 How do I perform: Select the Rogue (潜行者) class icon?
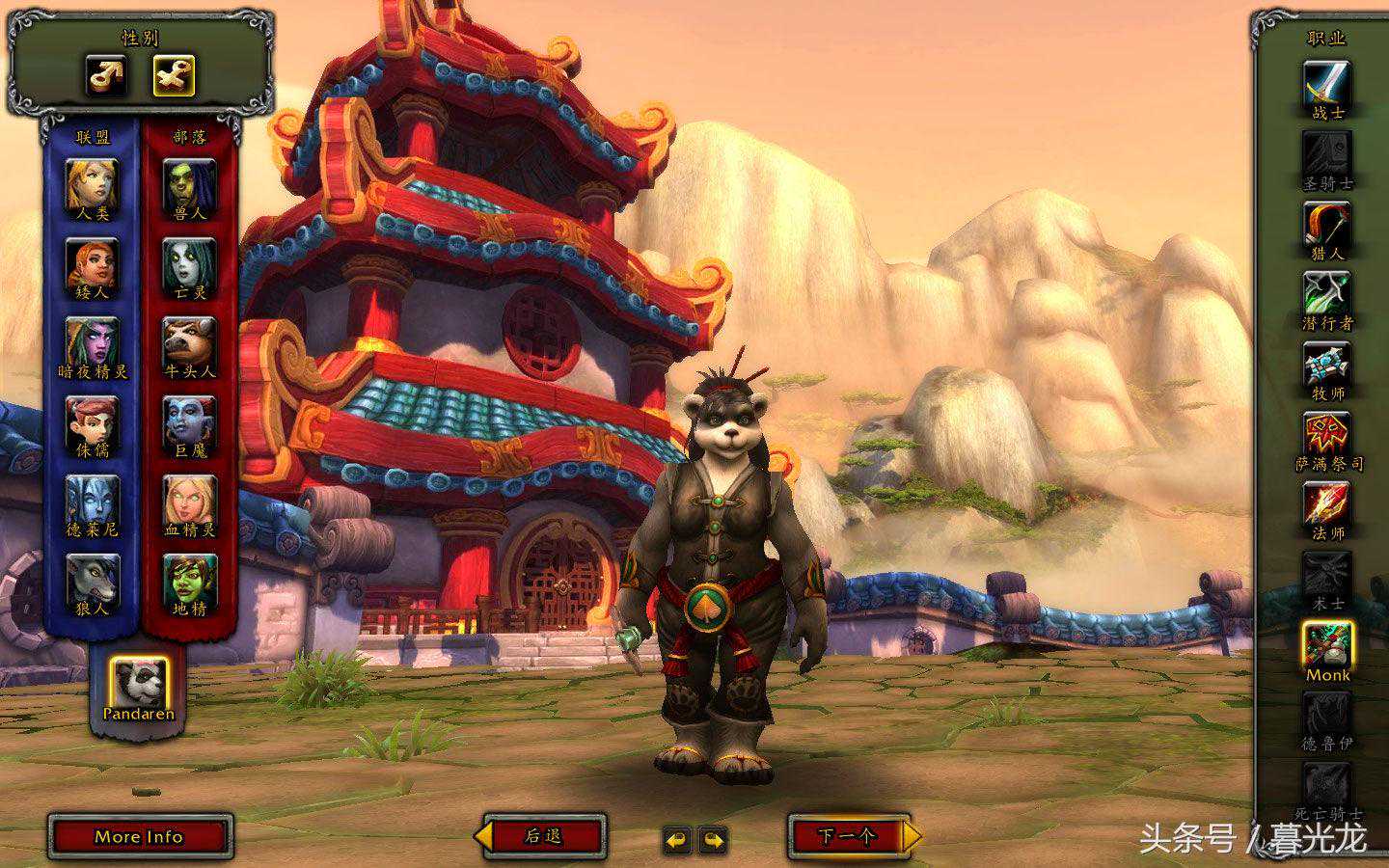tap(1327, 294)
